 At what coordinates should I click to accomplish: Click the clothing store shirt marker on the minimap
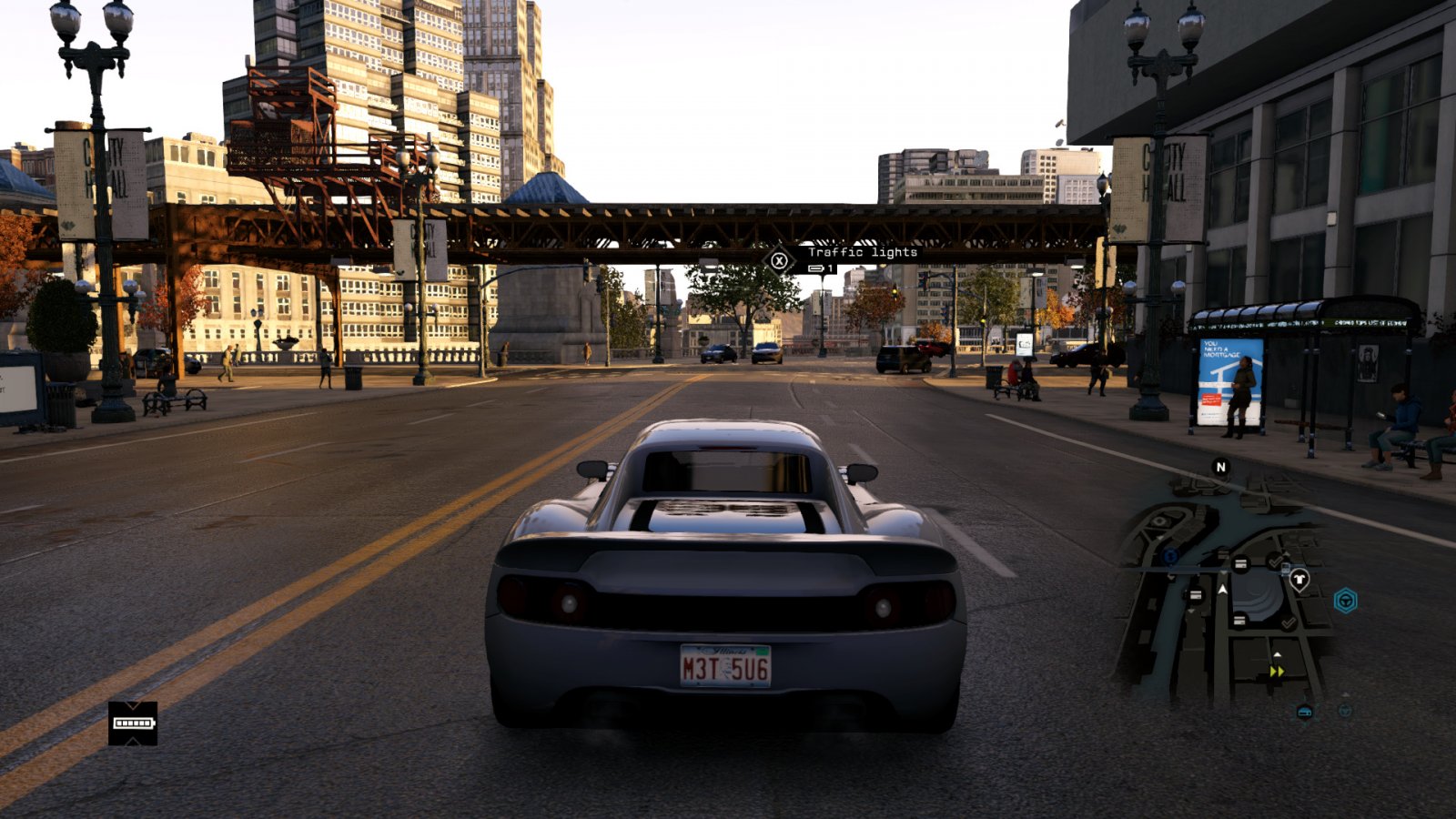[x=1299, y=578]
